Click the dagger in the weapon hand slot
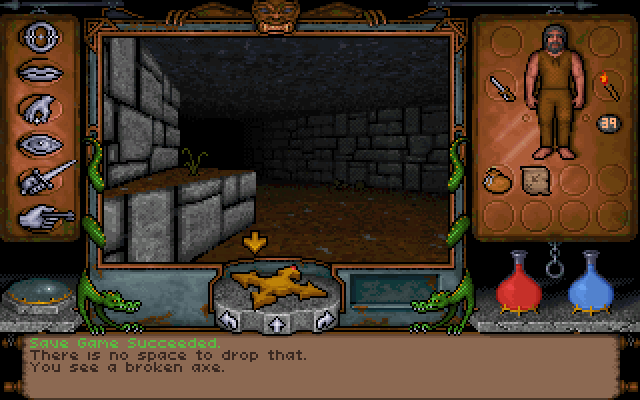Viewport: 640px width, 400px height. point(499,88)
